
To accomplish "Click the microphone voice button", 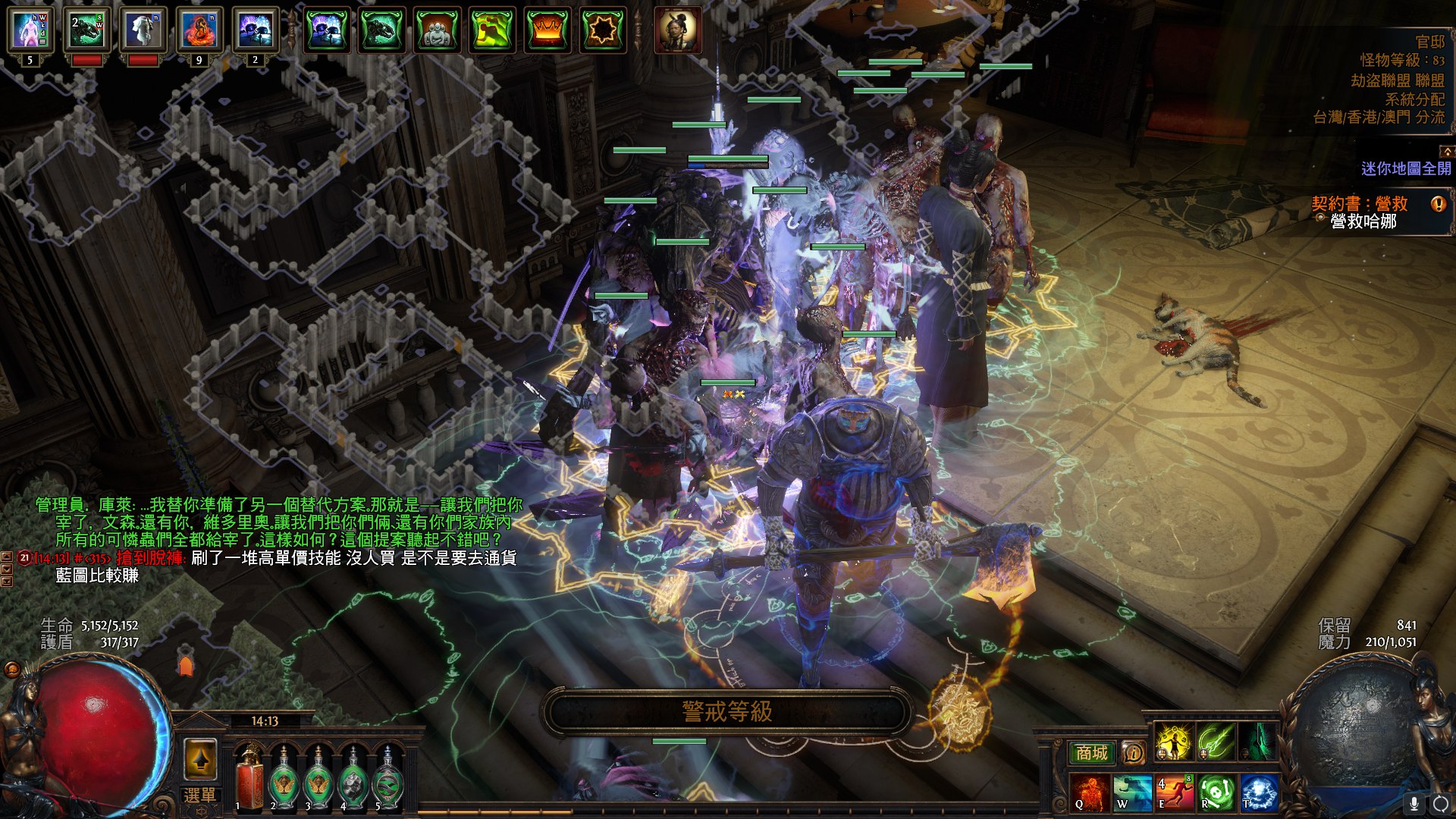I will coord(1414,803).
